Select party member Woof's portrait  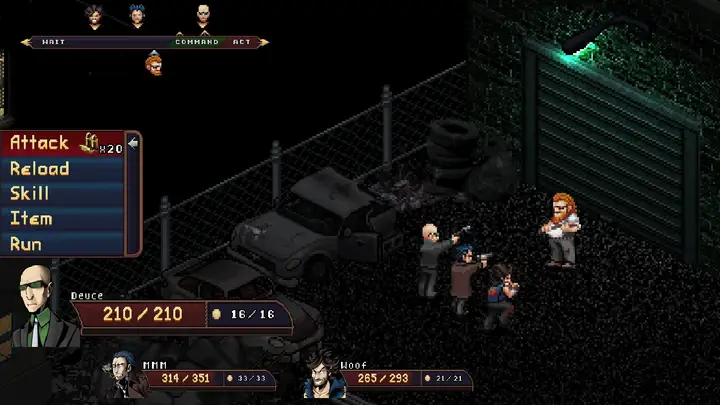tap(321, 375)
